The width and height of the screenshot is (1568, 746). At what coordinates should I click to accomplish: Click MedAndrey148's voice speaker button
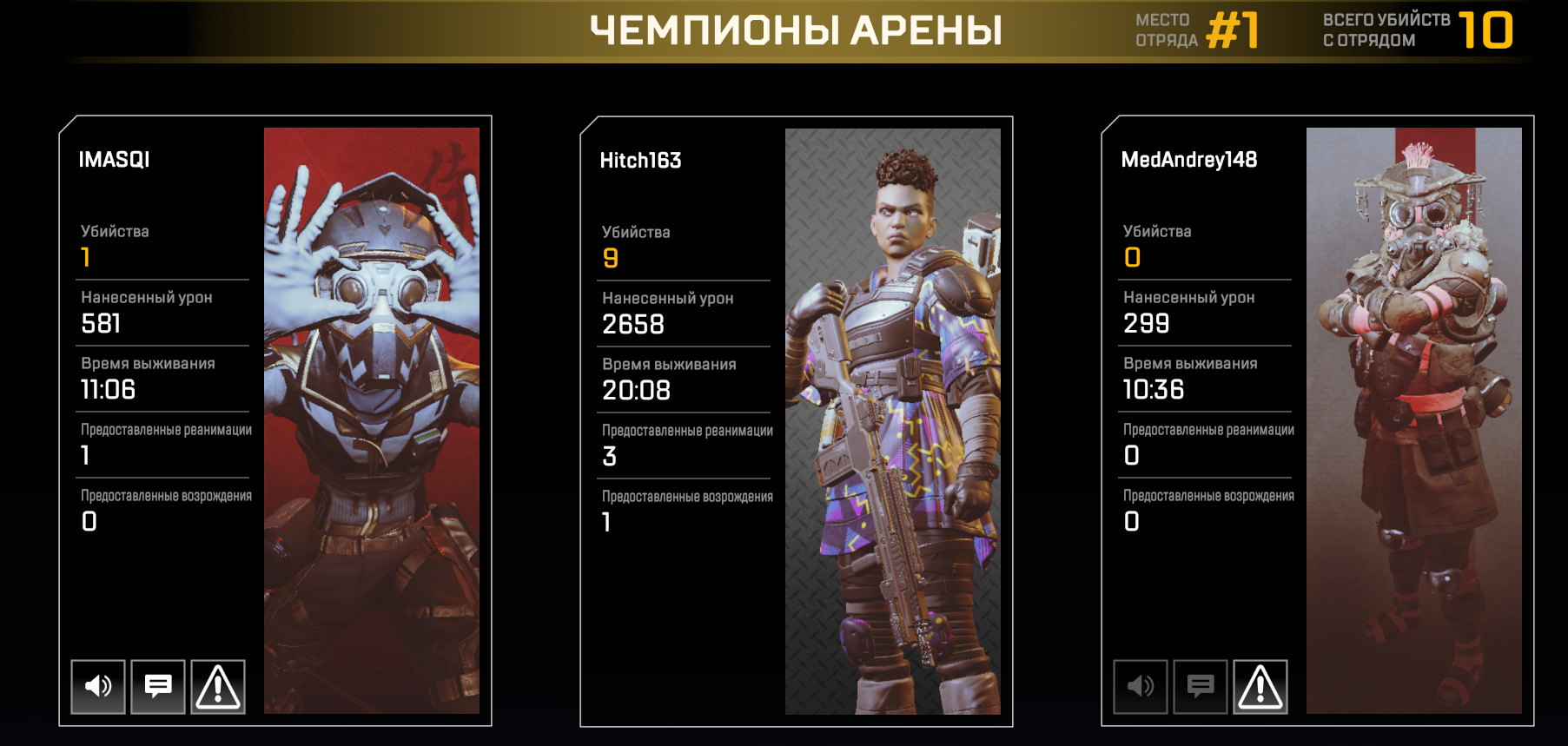pyautogui.click(x=1141, y=686)
